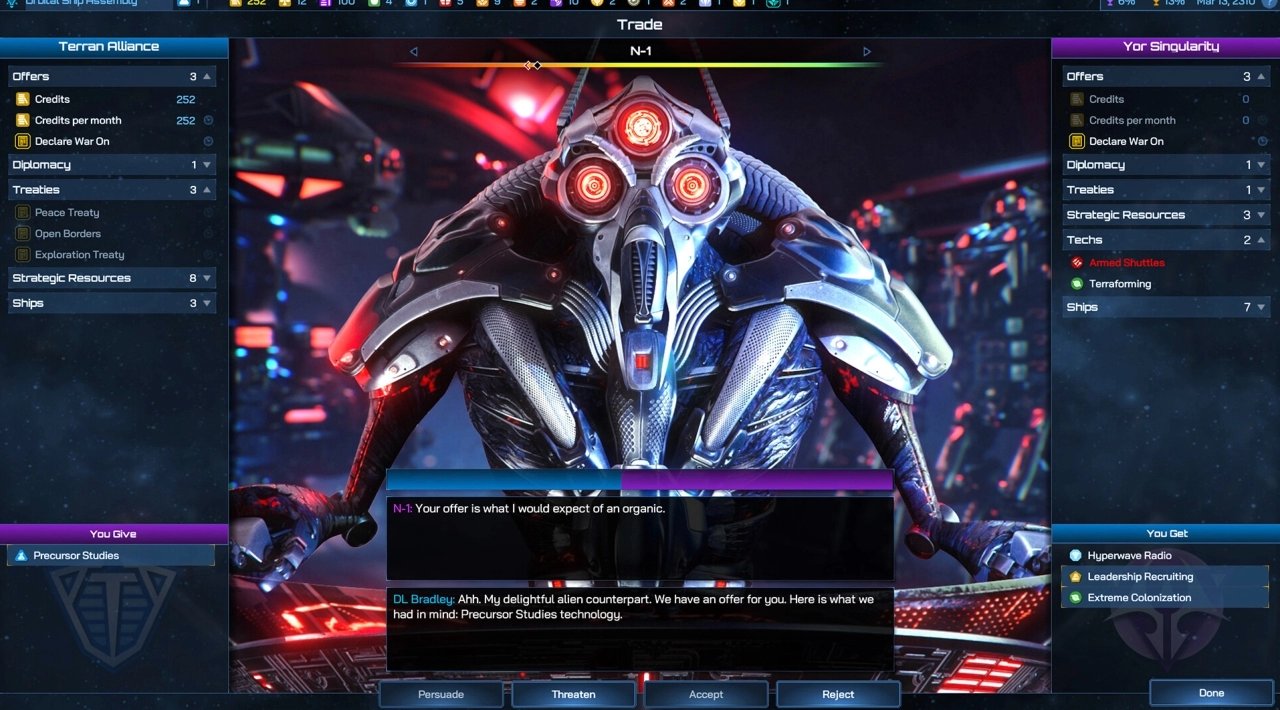Confirm with the Done button
1280x710 pixels.
1211,693
